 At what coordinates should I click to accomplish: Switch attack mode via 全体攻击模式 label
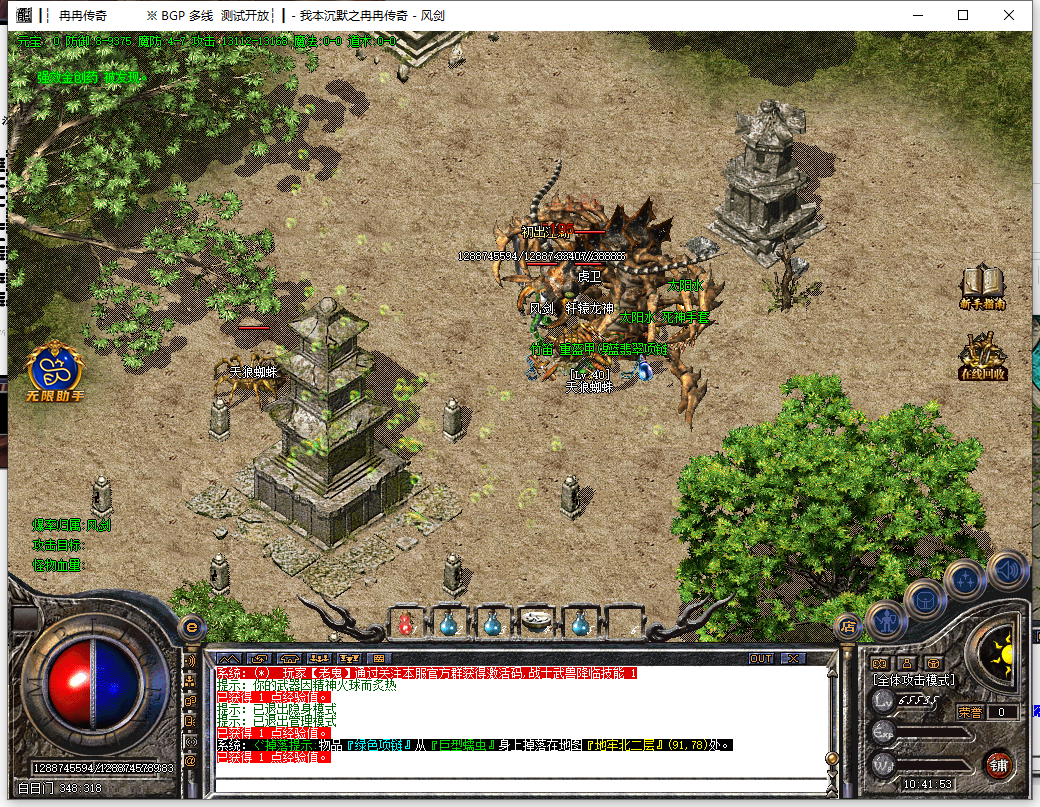pyautogui.click(x=914, y=681)
